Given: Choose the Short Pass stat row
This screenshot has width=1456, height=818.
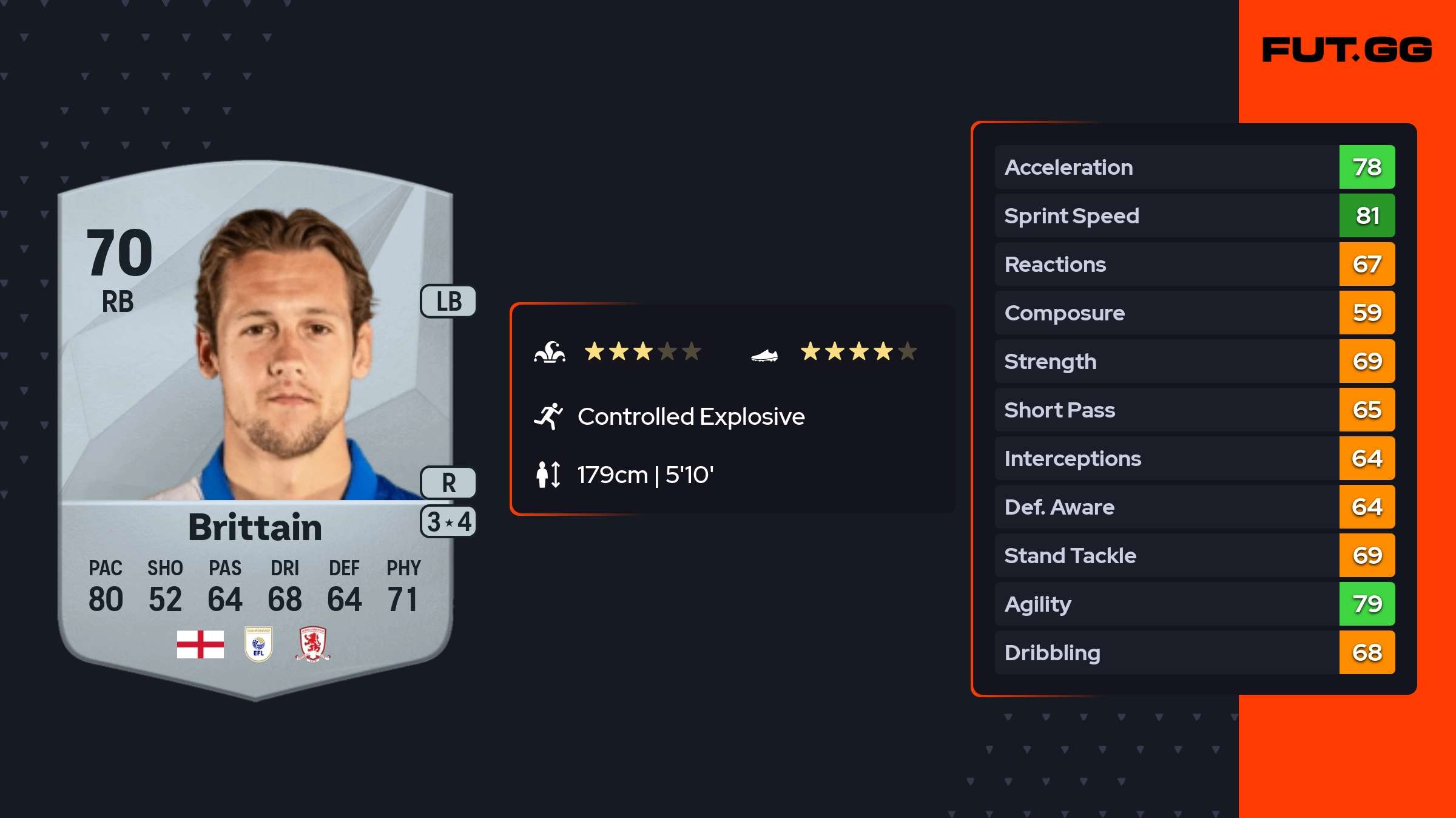Looking at the screenshot, I should click(1194, 410).
